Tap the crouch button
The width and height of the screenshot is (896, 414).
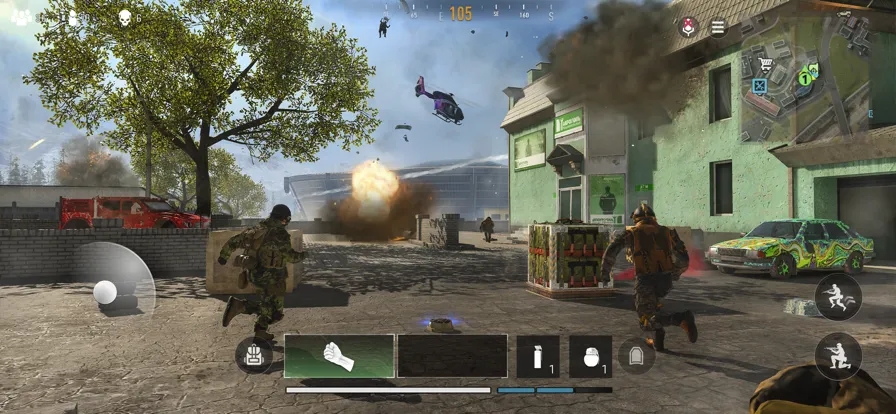coord(838,357)
